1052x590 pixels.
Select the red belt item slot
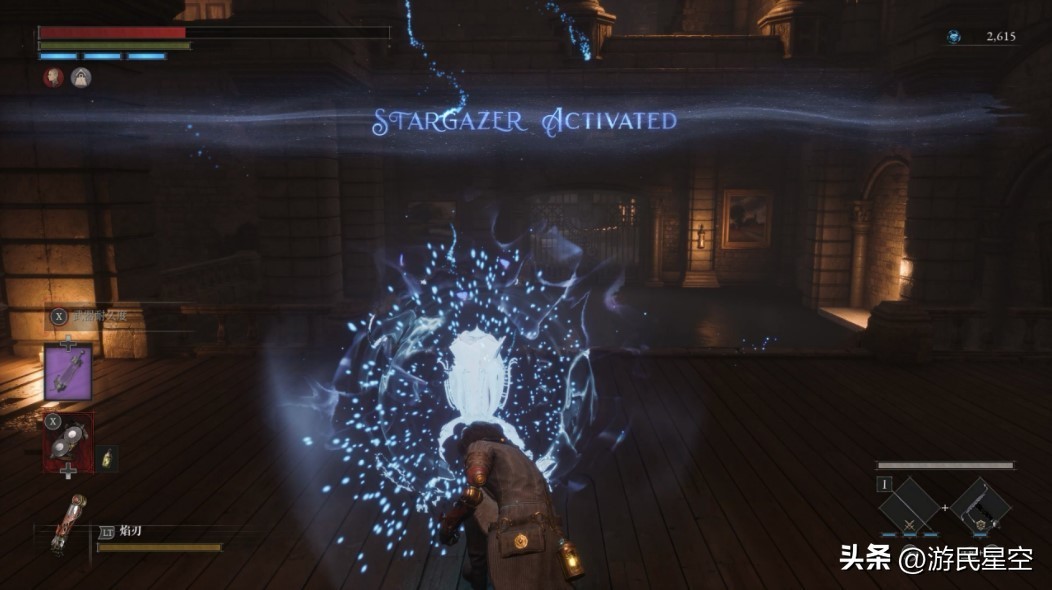click(68, 442)
